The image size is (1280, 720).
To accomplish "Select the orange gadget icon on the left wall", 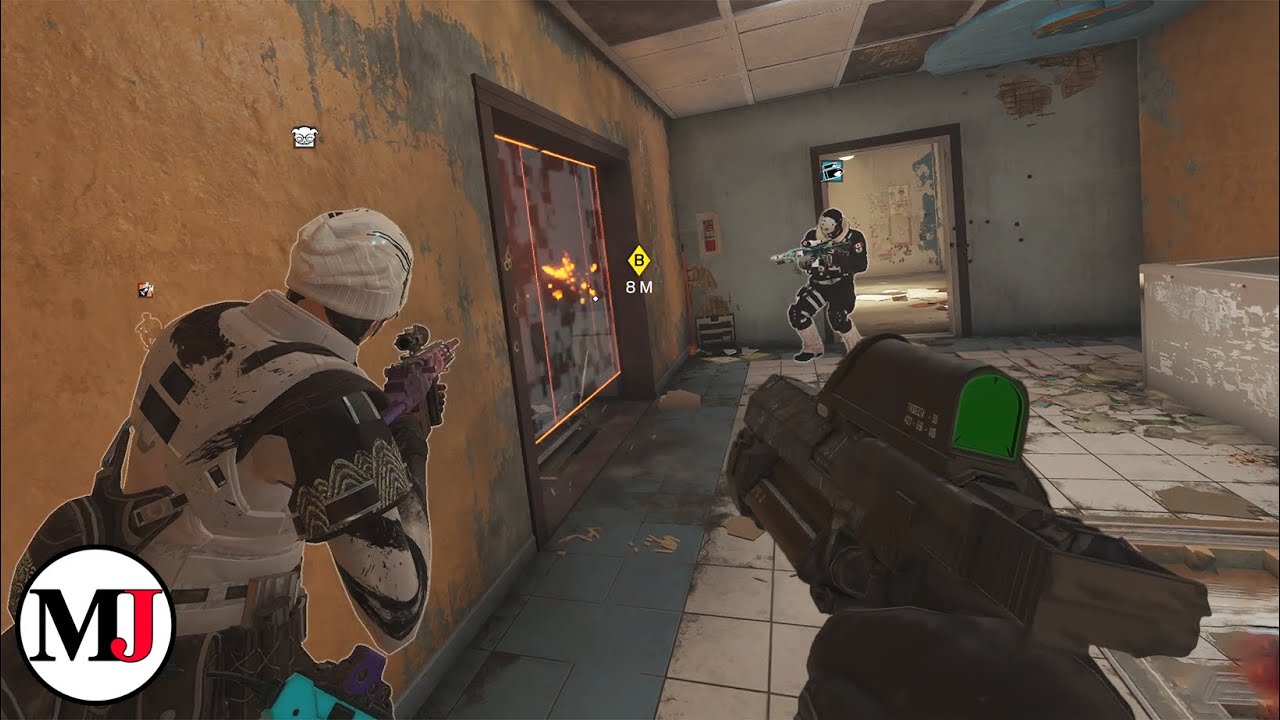I will click(147, 291).
